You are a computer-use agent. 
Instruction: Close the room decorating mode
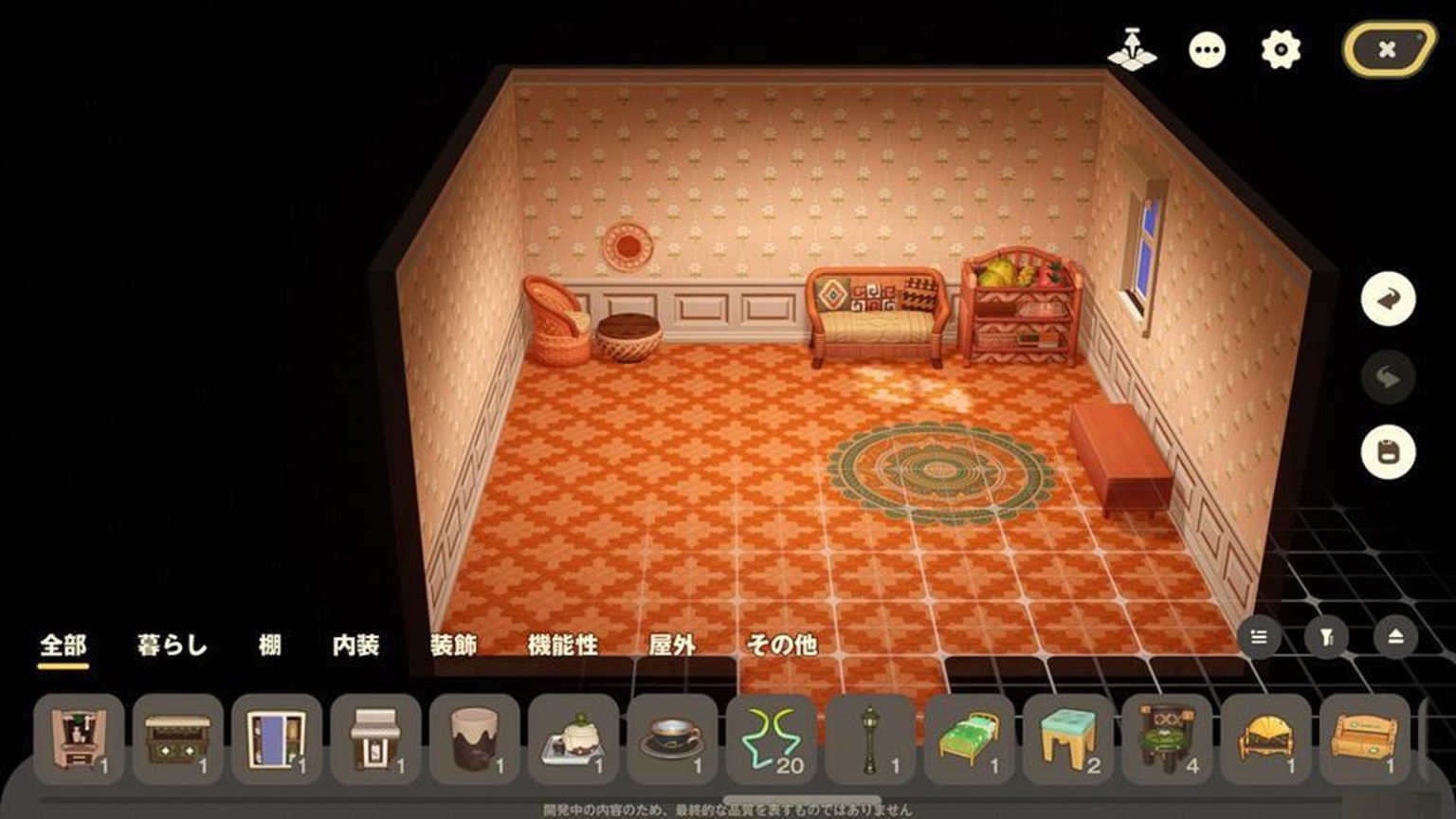point(1388,49)
